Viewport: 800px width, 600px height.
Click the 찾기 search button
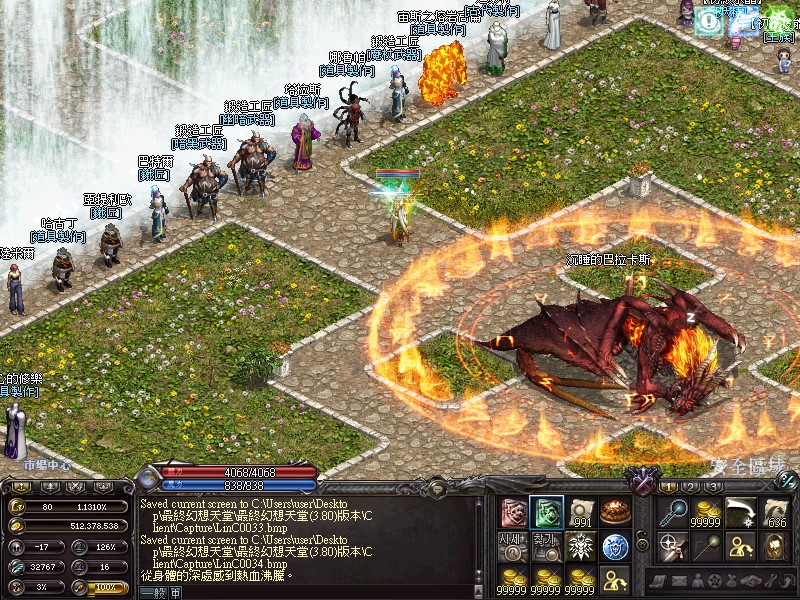pos(546,546)
